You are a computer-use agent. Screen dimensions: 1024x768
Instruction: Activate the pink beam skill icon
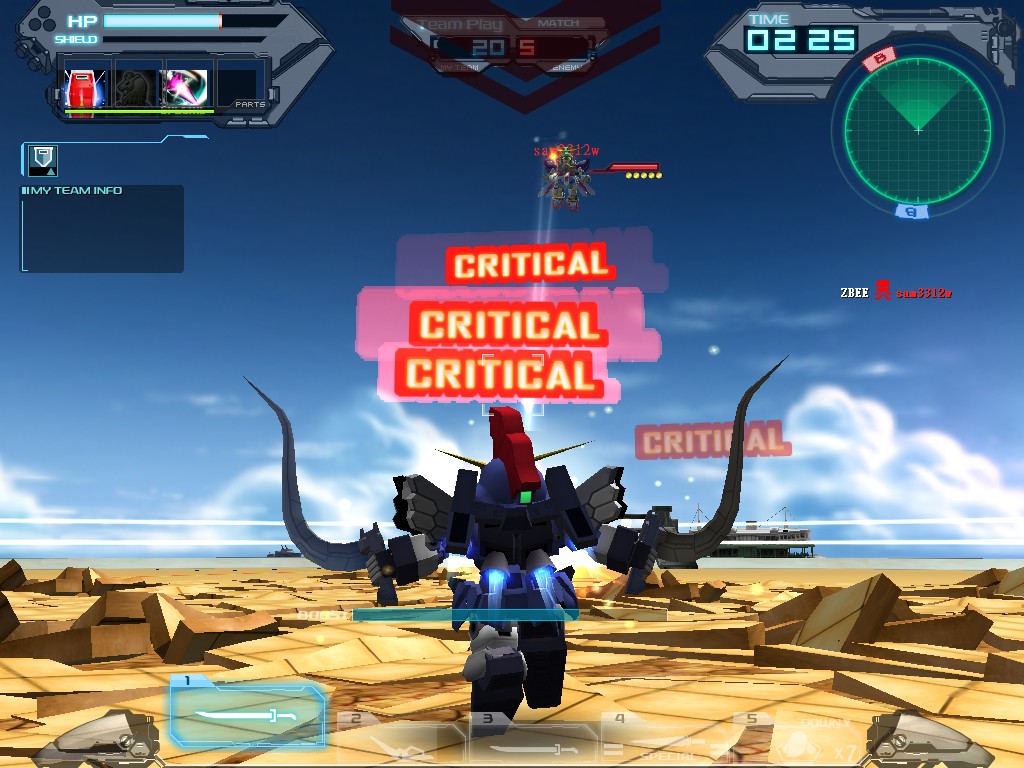[x=186, y=89]
